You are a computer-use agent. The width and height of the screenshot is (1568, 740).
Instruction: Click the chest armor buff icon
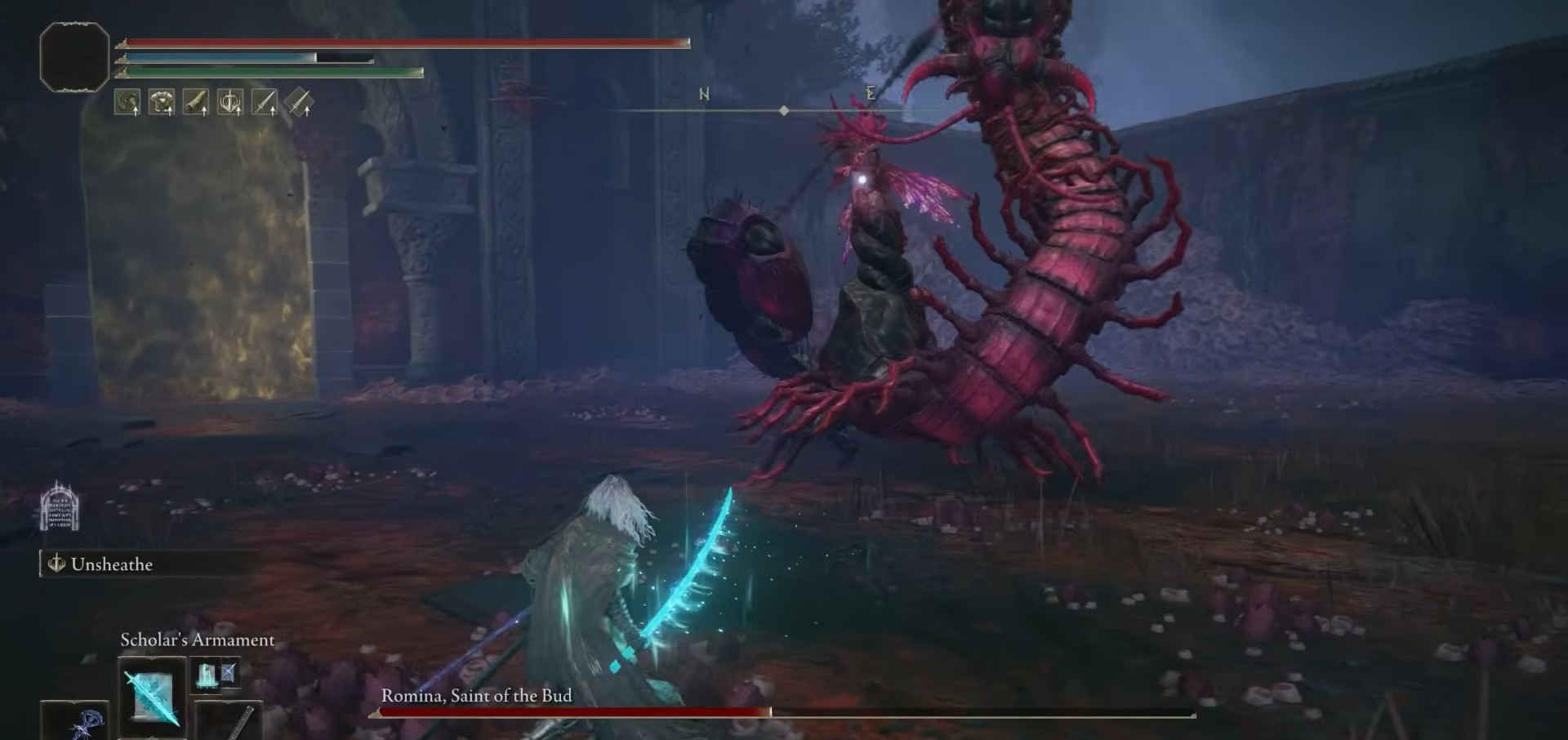click(x=162, y=102)
